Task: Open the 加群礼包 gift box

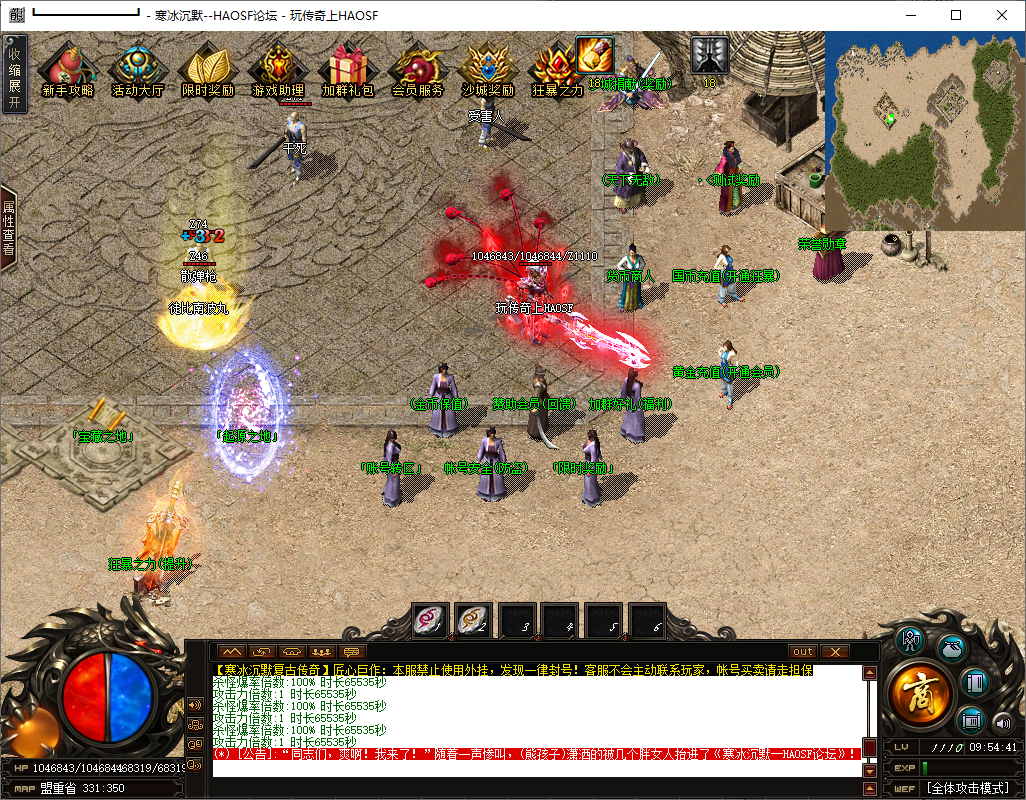Action: (347, 68)
